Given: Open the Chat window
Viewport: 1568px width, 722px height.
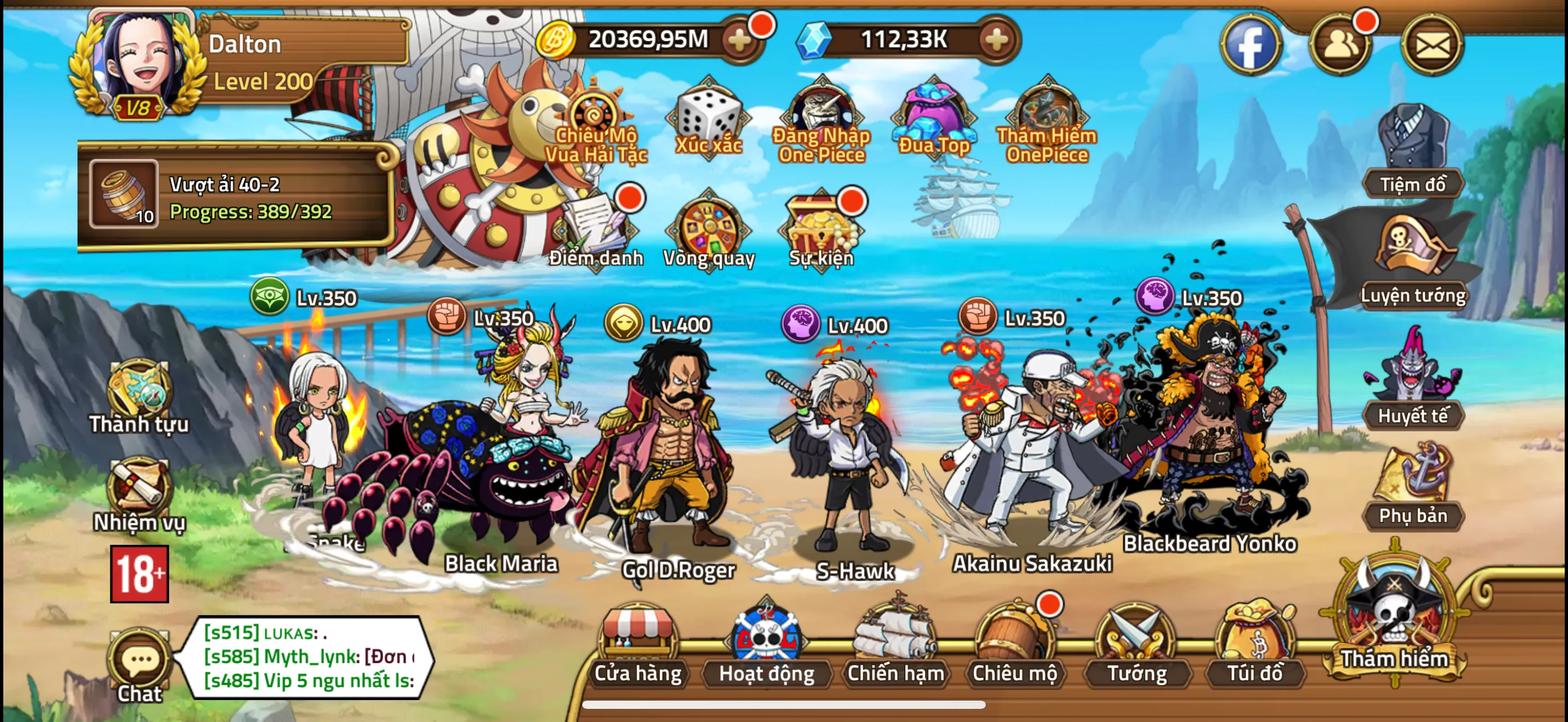Looking at the screenshot, I should (141, 661).
